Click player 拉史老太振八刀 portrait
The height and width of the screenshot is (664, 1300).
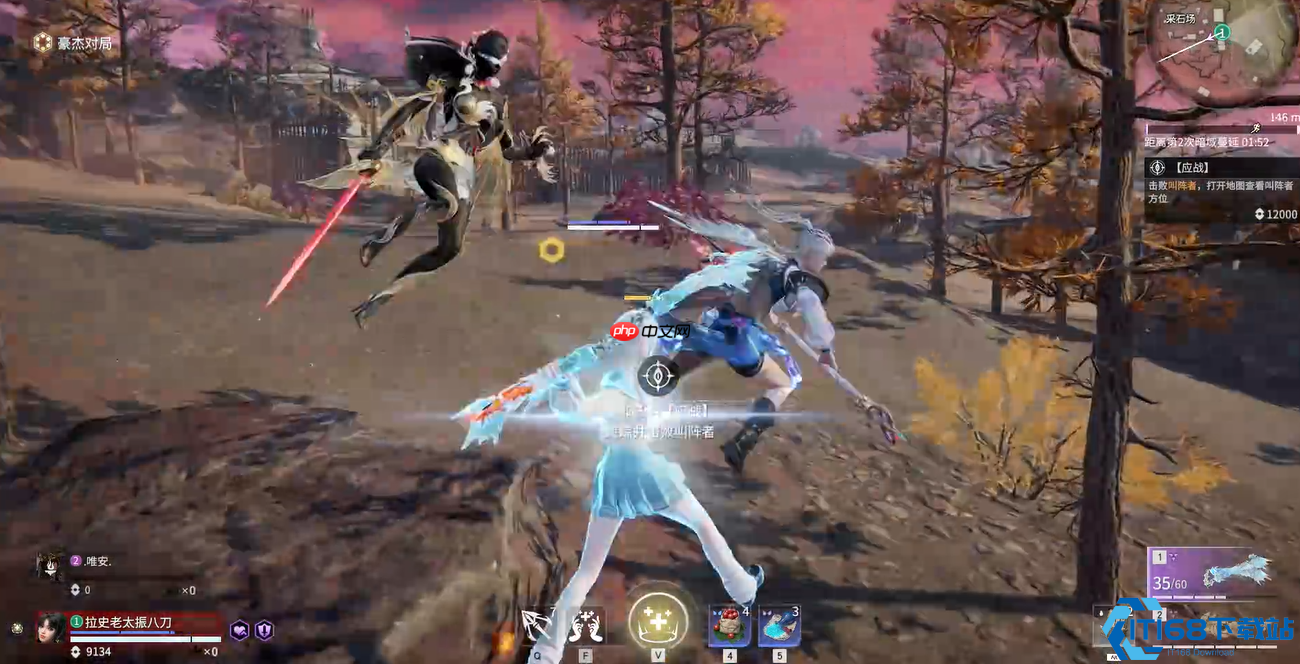click(52, 628)
